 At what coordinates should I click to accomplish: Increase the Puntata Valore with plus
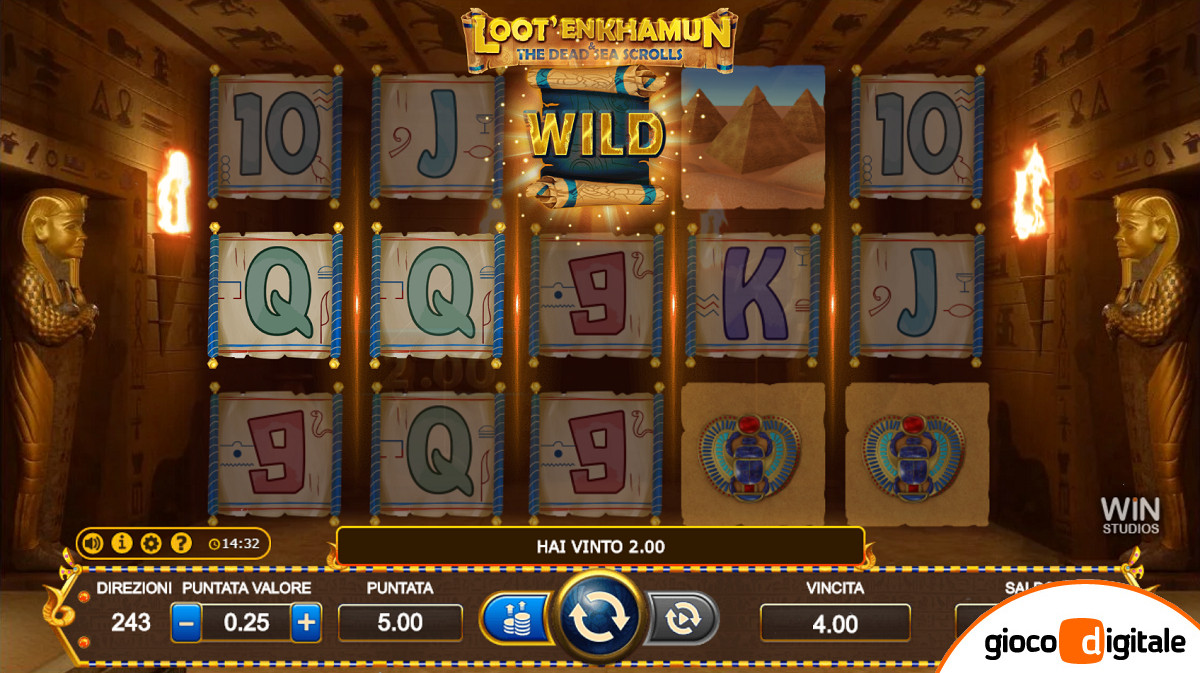pos(306,622)
